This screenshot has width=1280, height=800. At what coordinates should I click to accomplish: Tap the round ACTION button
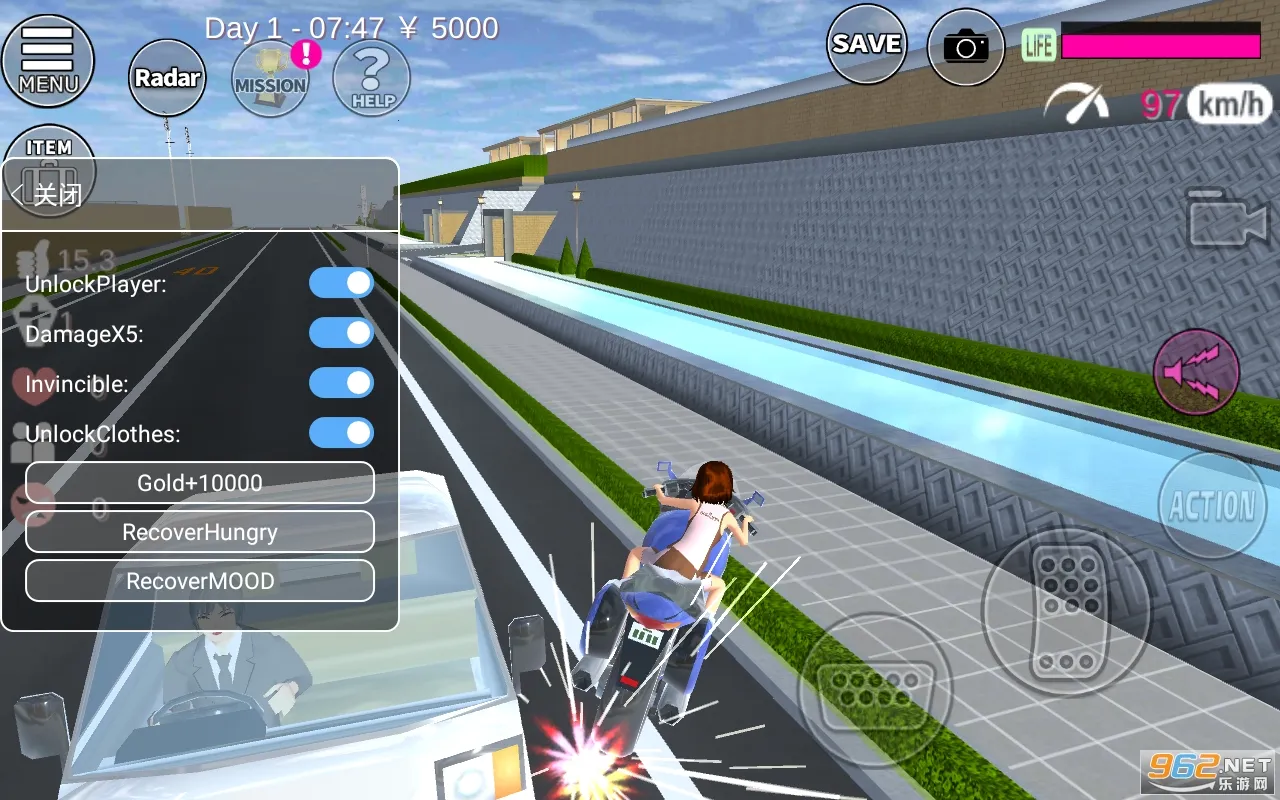tap(1212, 505)
